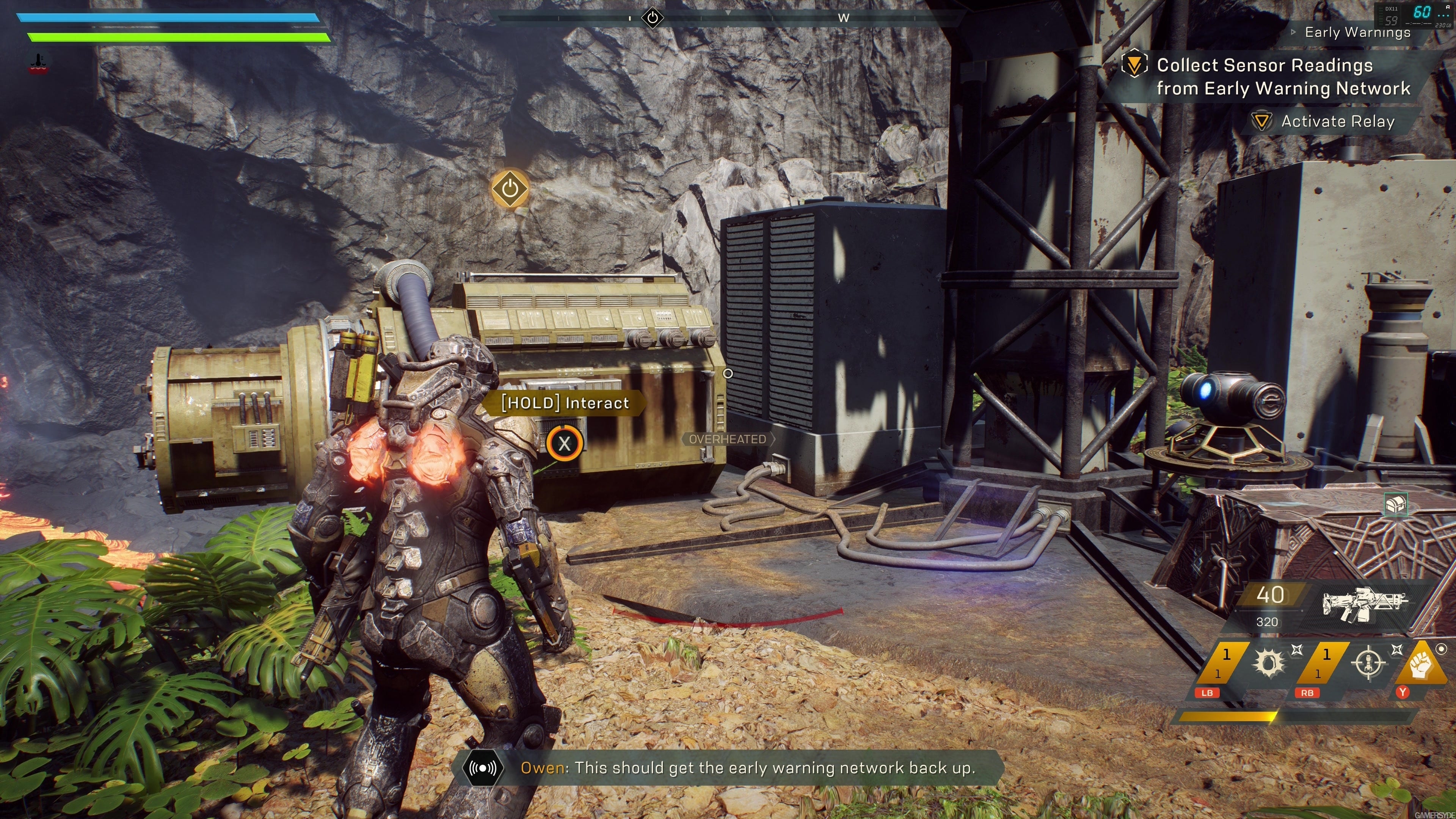The height and width of the screenshot is (819, 1456).
Task: Choose the Activate Relay sub-objective
Action: 1337,121
